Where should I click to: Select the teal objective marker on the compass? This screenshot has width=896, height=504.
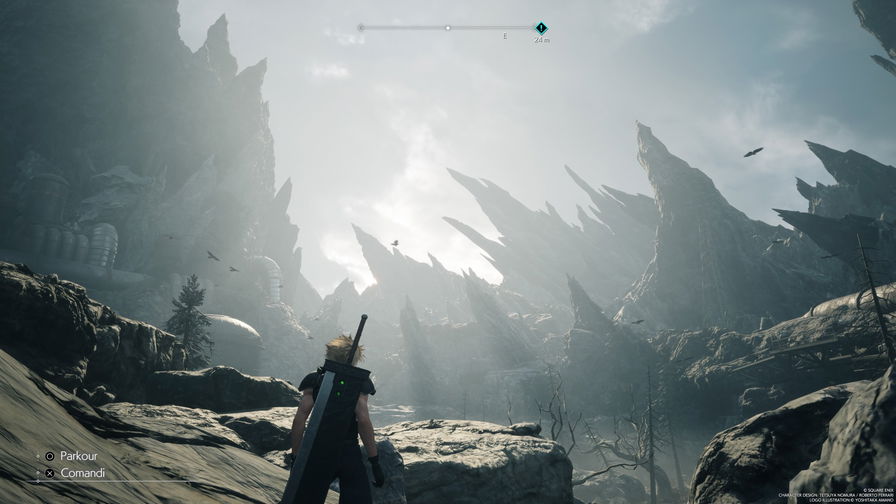[x=541, y=28]
